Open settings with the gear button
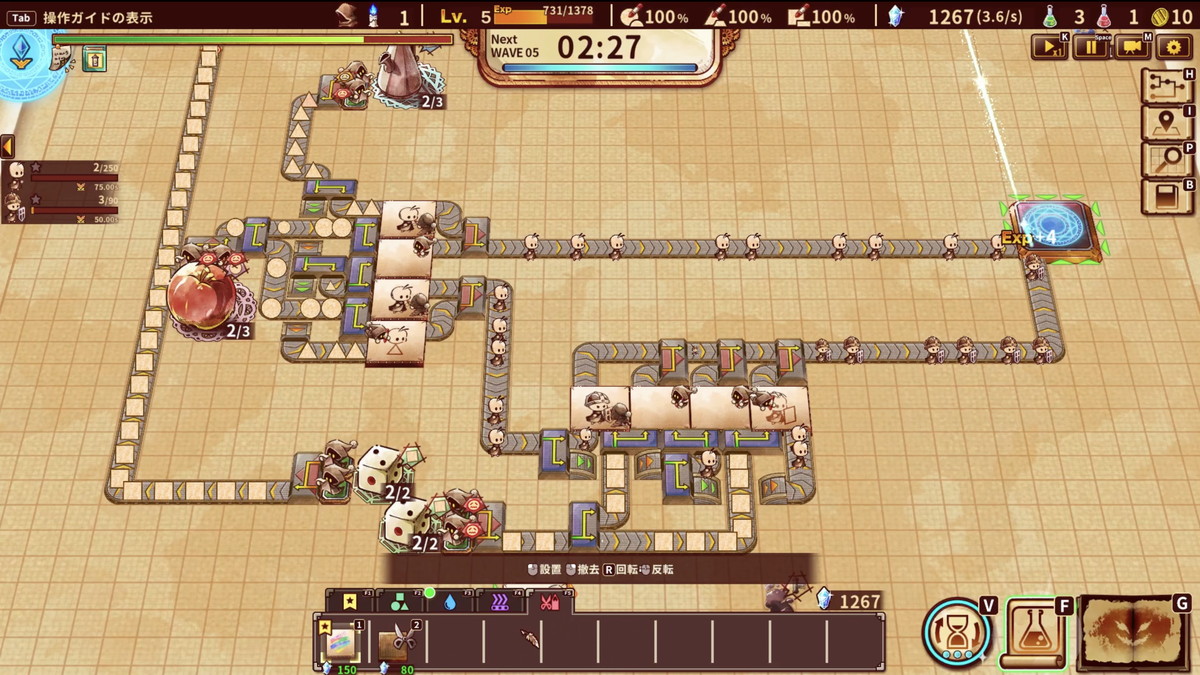 tap(1172, 47)
